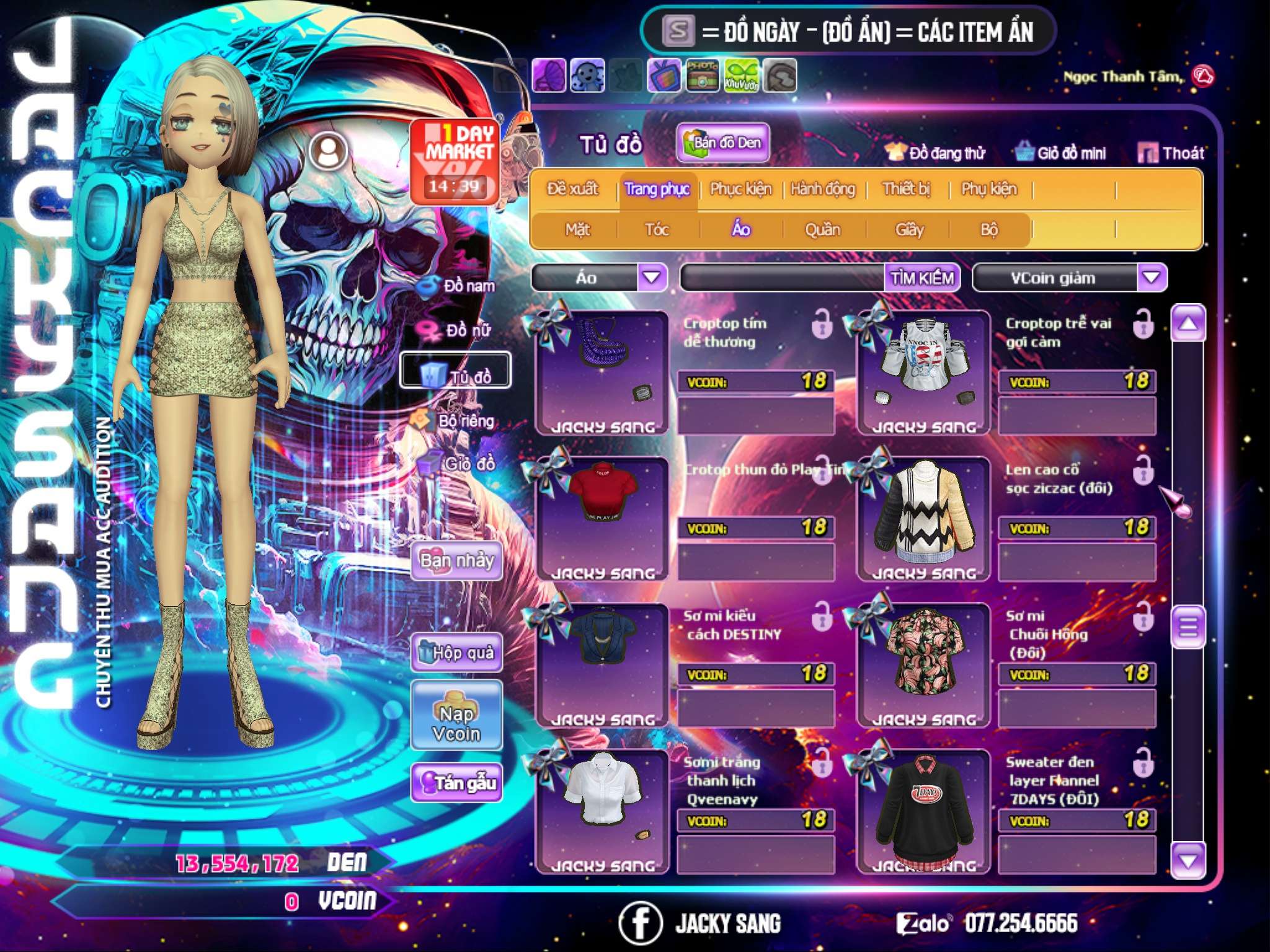Switch to the Quần subcategory

(822, 230)
